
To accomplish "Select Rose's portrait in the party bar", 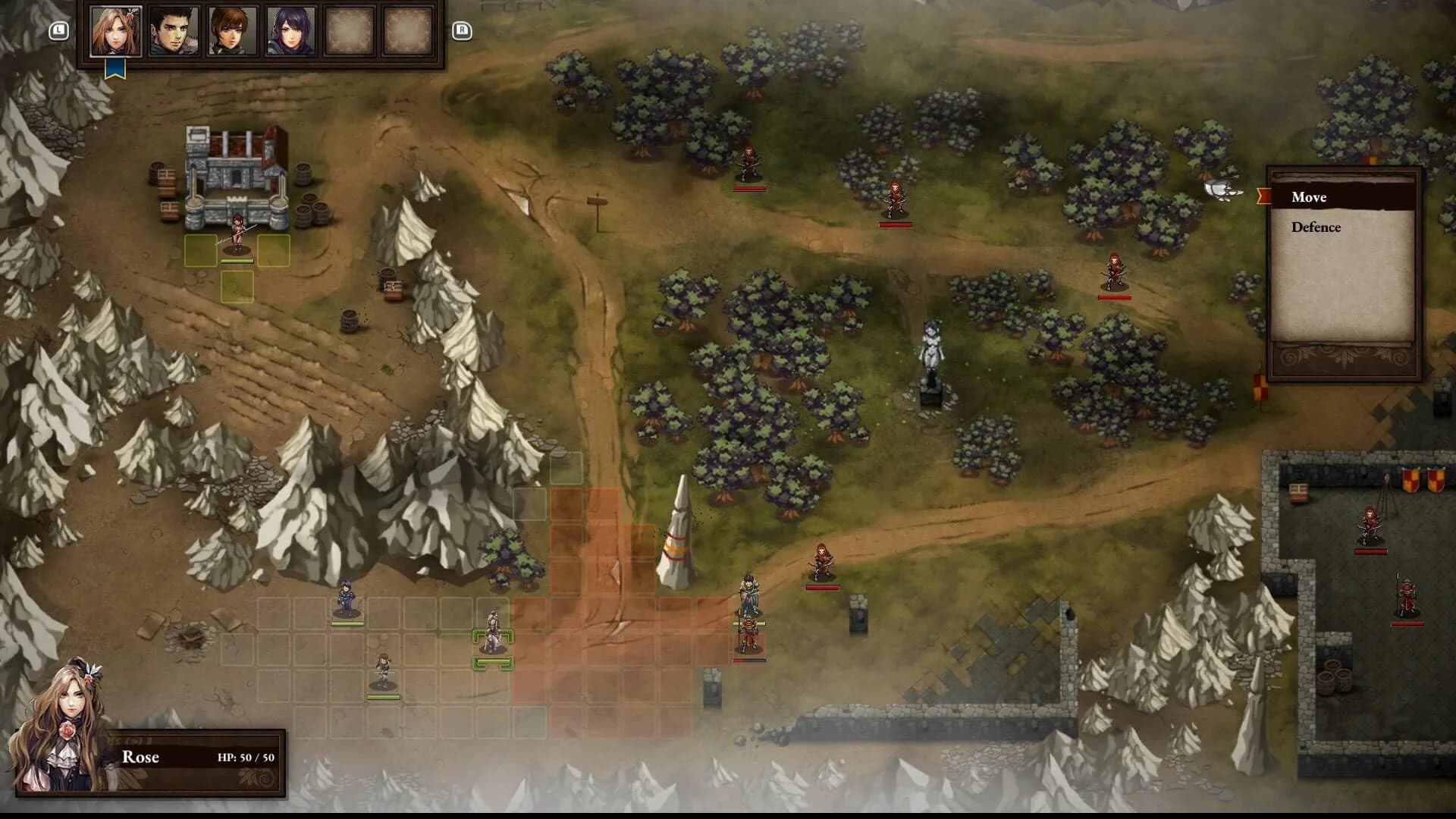I will (x=115, y=32).
